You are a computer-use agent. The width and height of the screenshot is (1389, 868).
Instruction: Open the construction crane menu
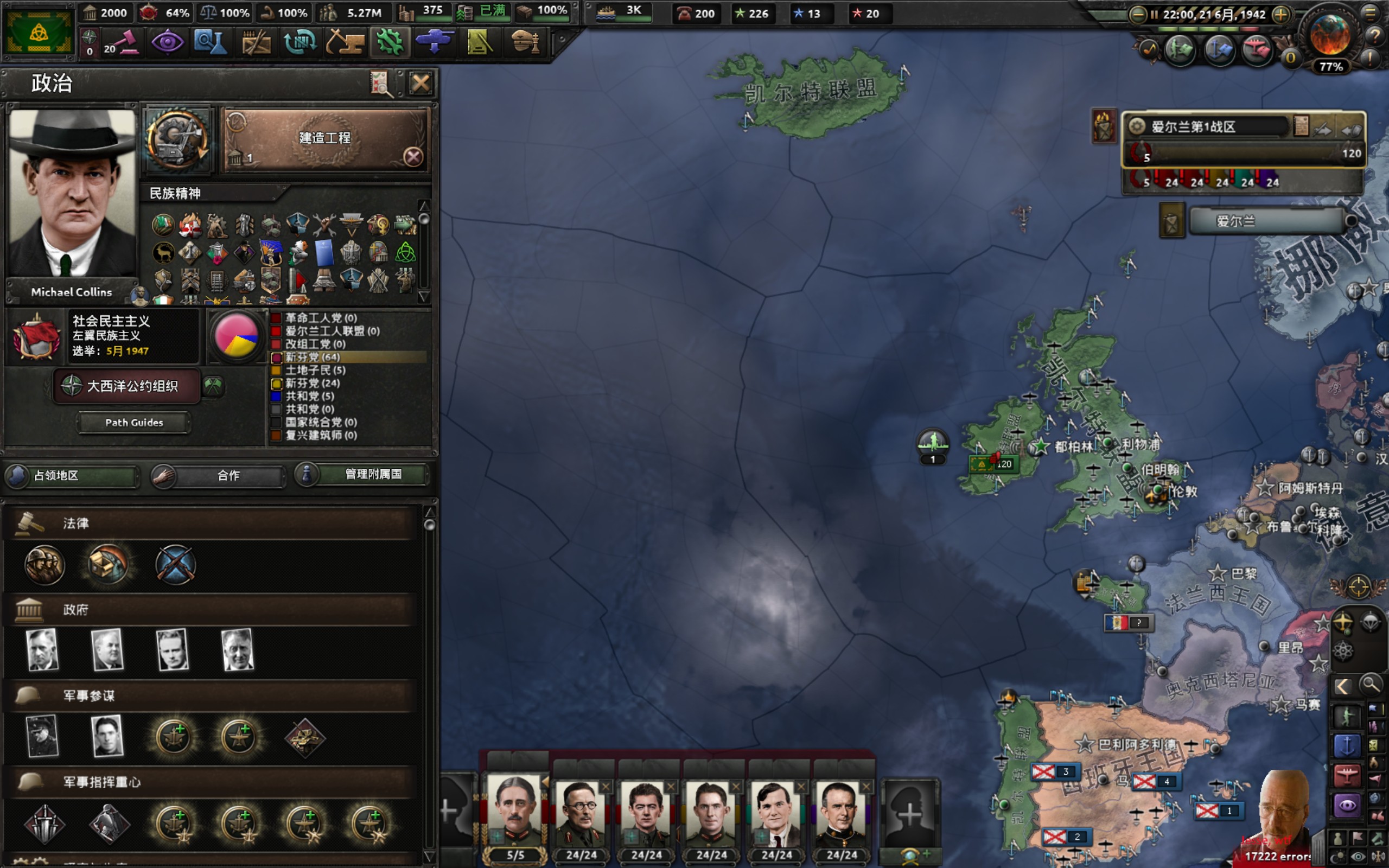coord(345,42)
